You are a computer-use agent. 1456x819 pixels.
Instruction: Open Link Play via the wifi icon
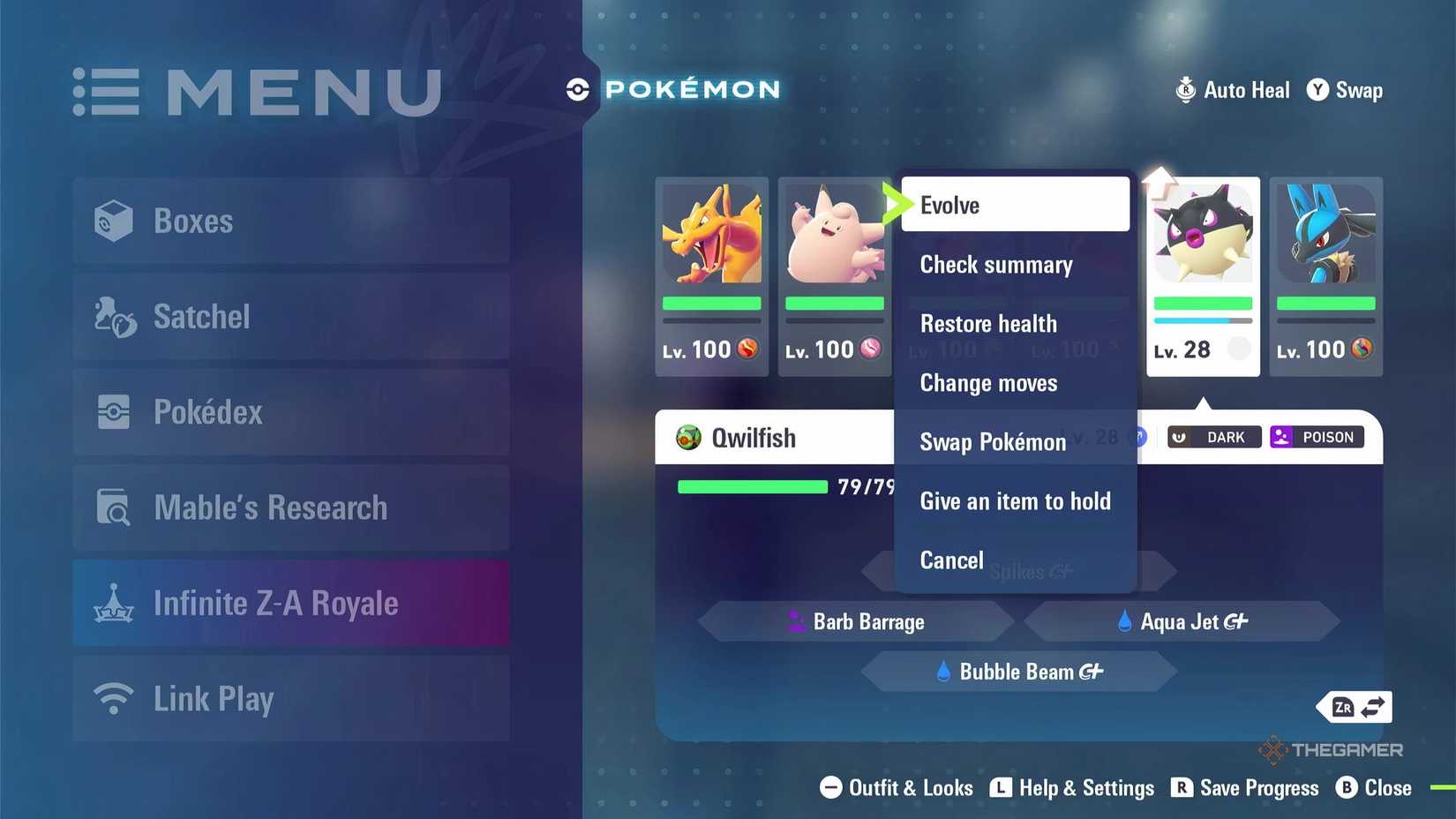coord(113,698)
